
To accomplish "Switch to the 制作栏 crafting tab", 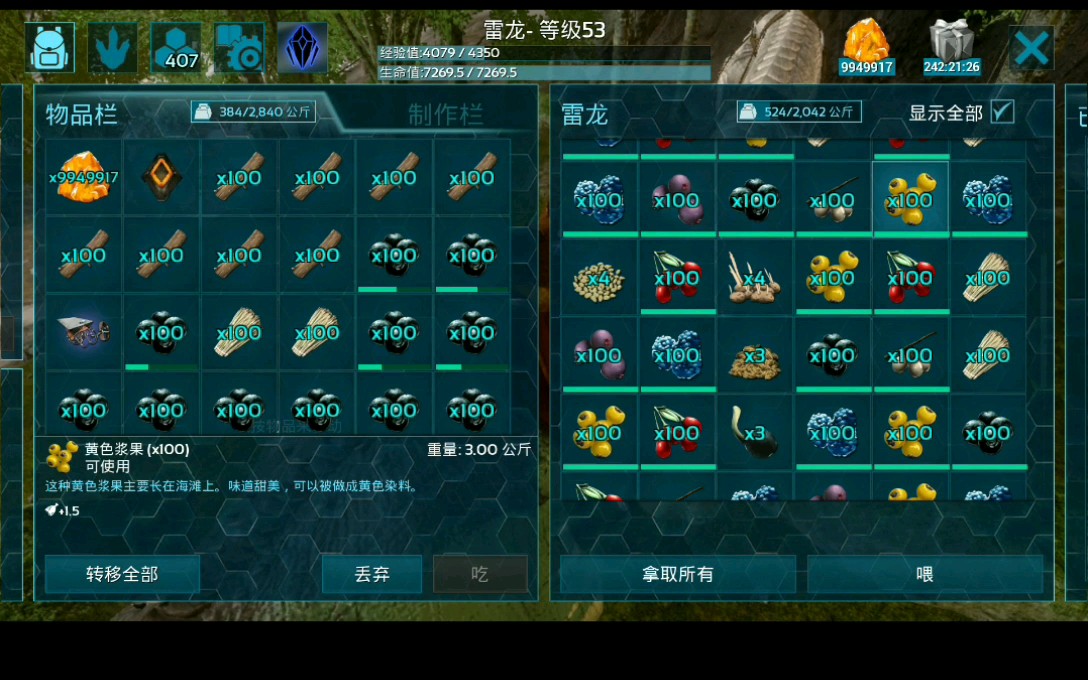I will click(x=445, y=114).
